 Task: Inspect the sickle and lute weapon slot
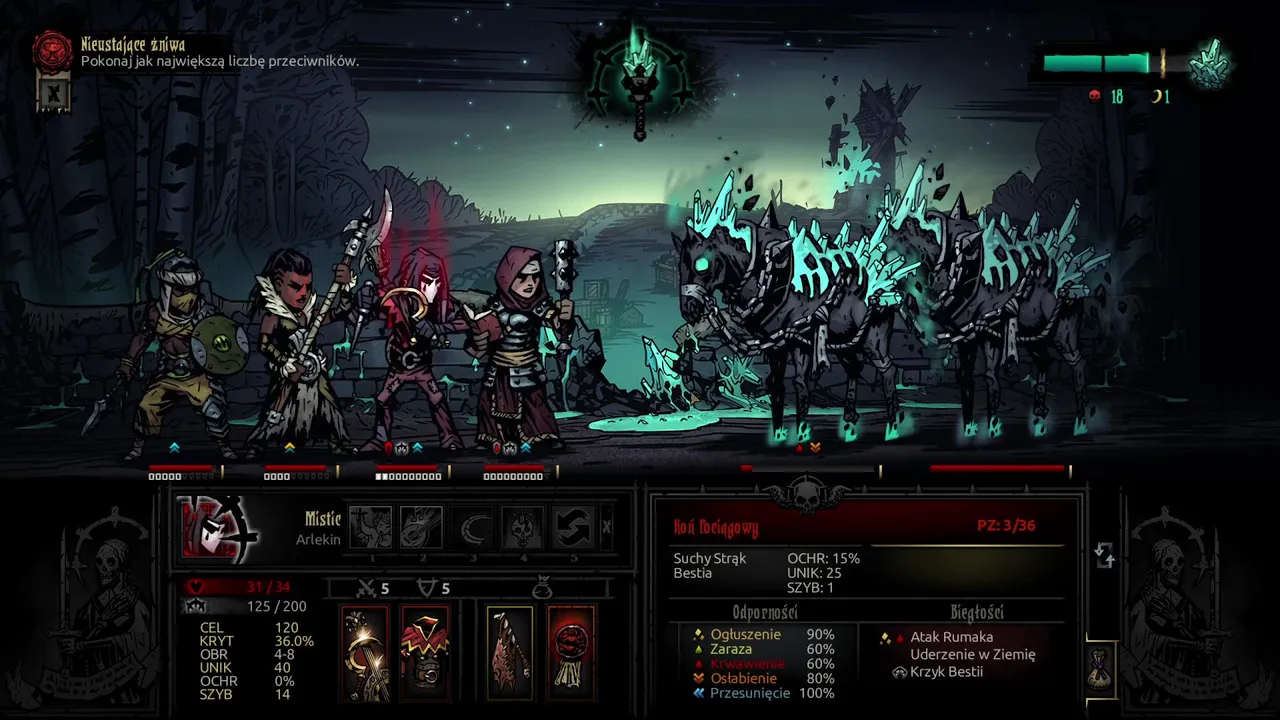(x=364, y=652)
